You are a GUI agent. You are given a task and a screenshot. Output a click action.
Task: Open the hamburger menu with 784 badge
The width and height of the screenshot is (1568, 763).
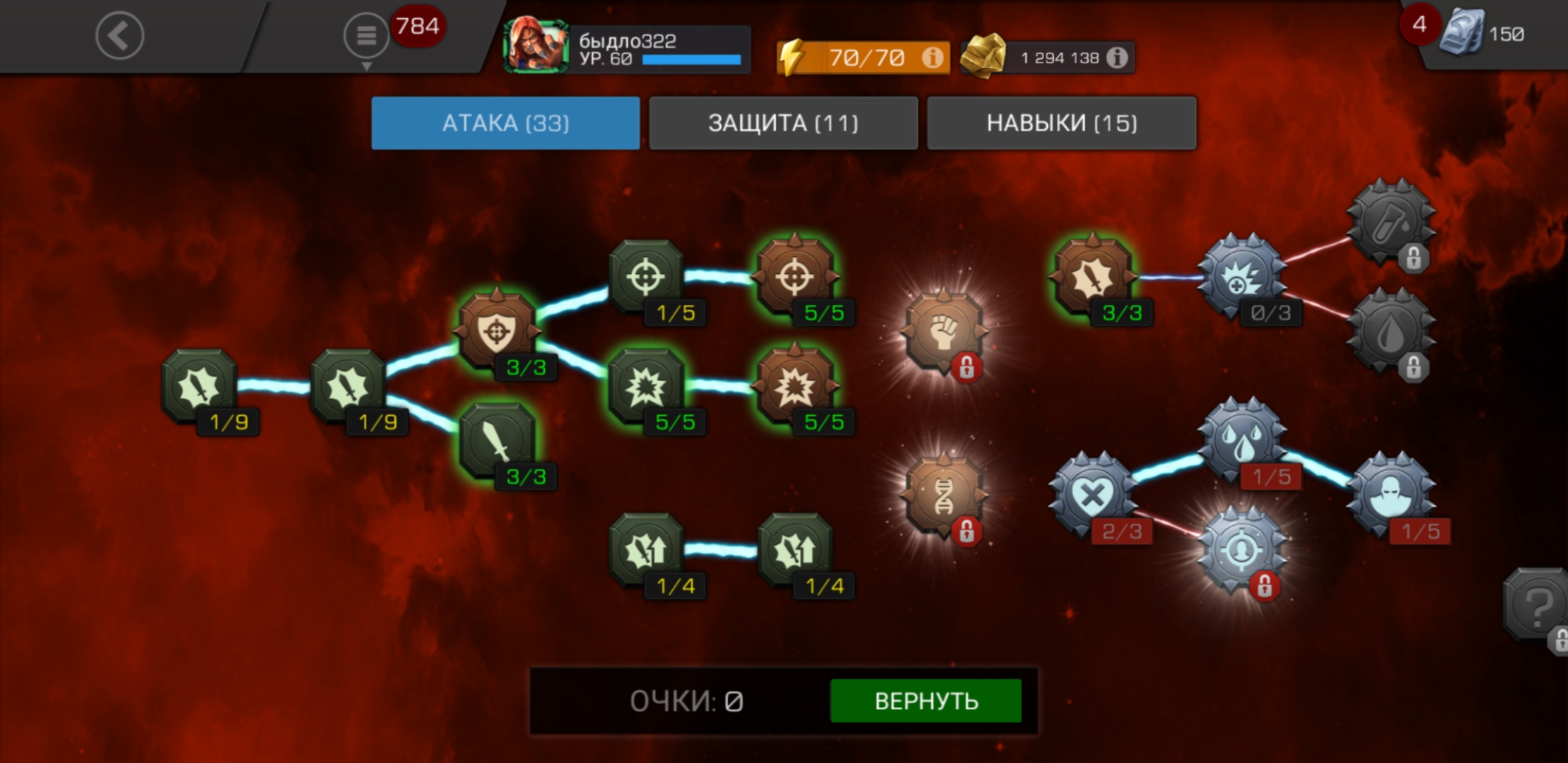click(x=366, y=35)
